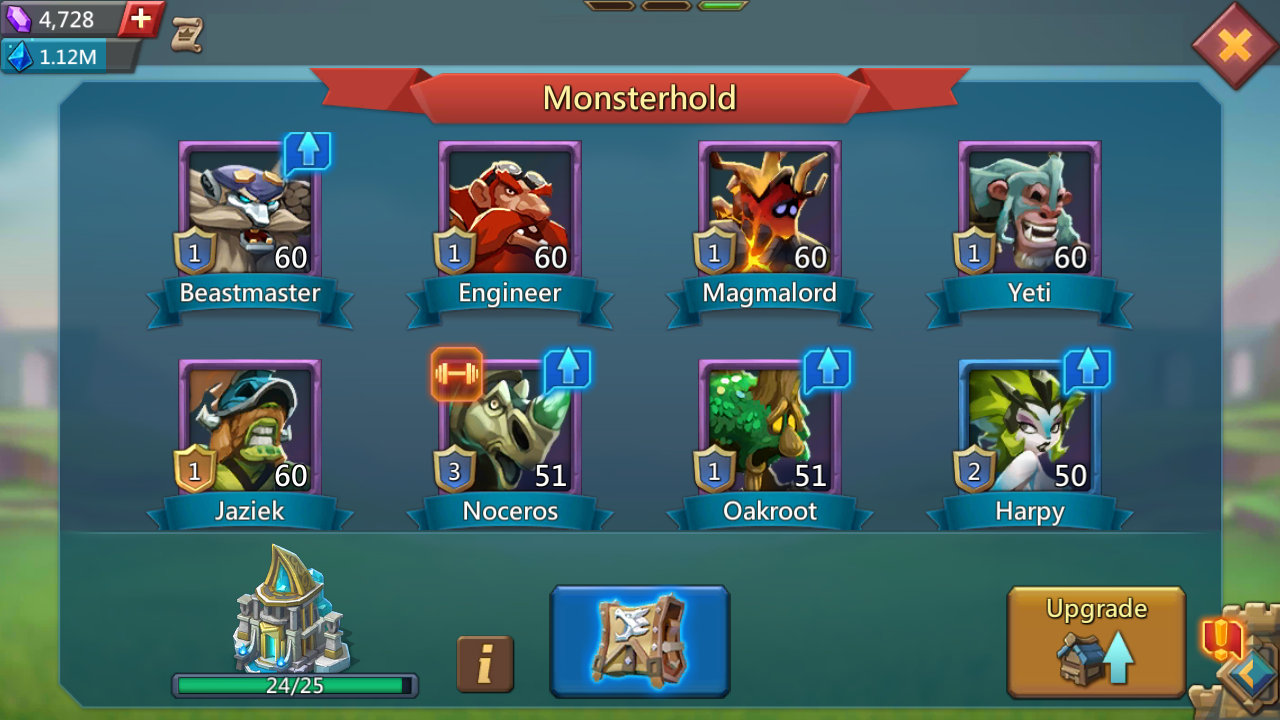Tap the level-up arrow on Noceros
The width and height of the screenshot is (1280, 720).
[x=566, y=369]
